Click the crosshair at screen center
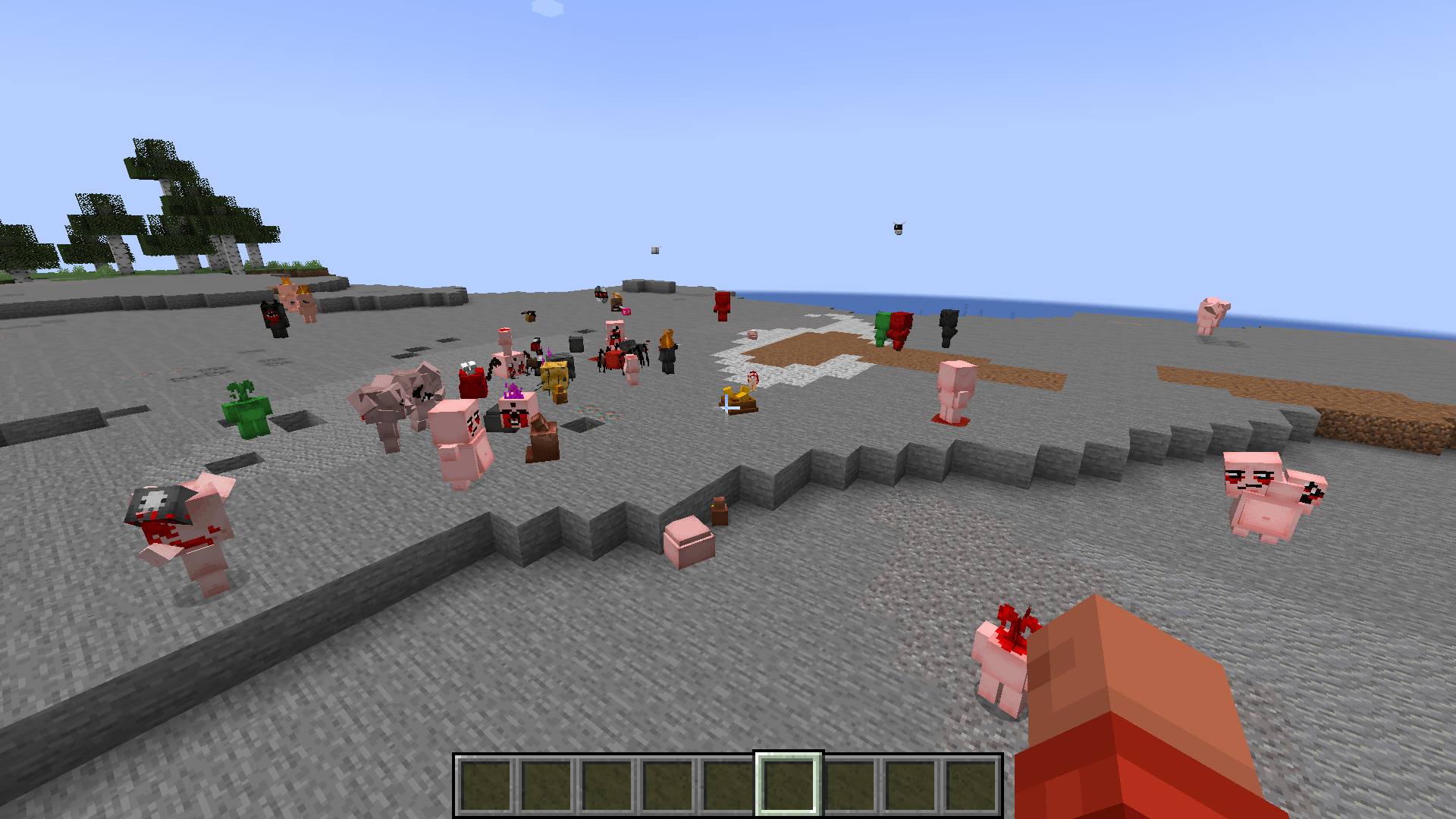Viewport: 1456px width, 819px height. coord(728,407)
